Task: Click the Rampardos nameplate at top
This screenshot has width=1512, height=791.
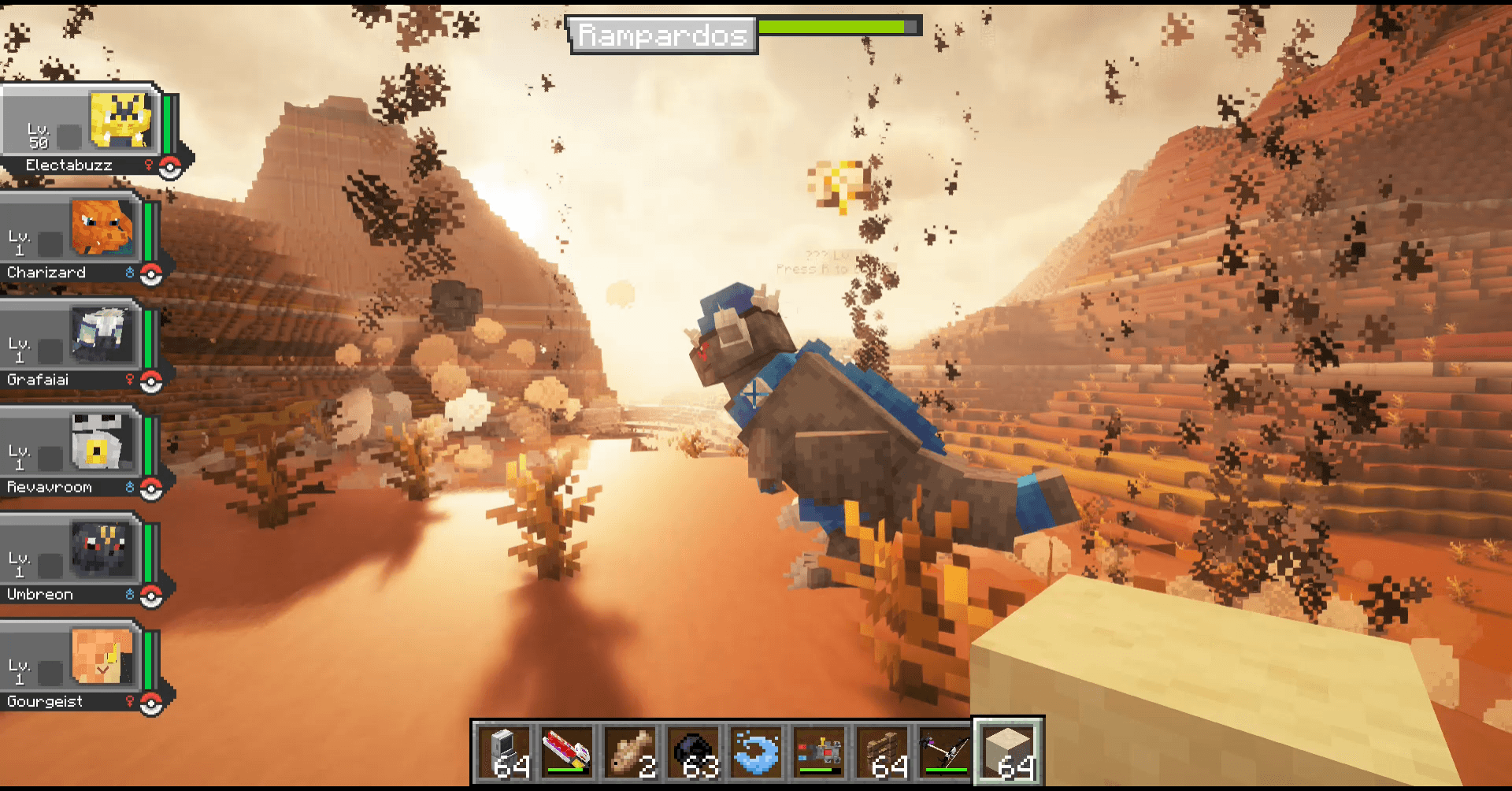Action: pyautogui.click(x=664, y=34)
